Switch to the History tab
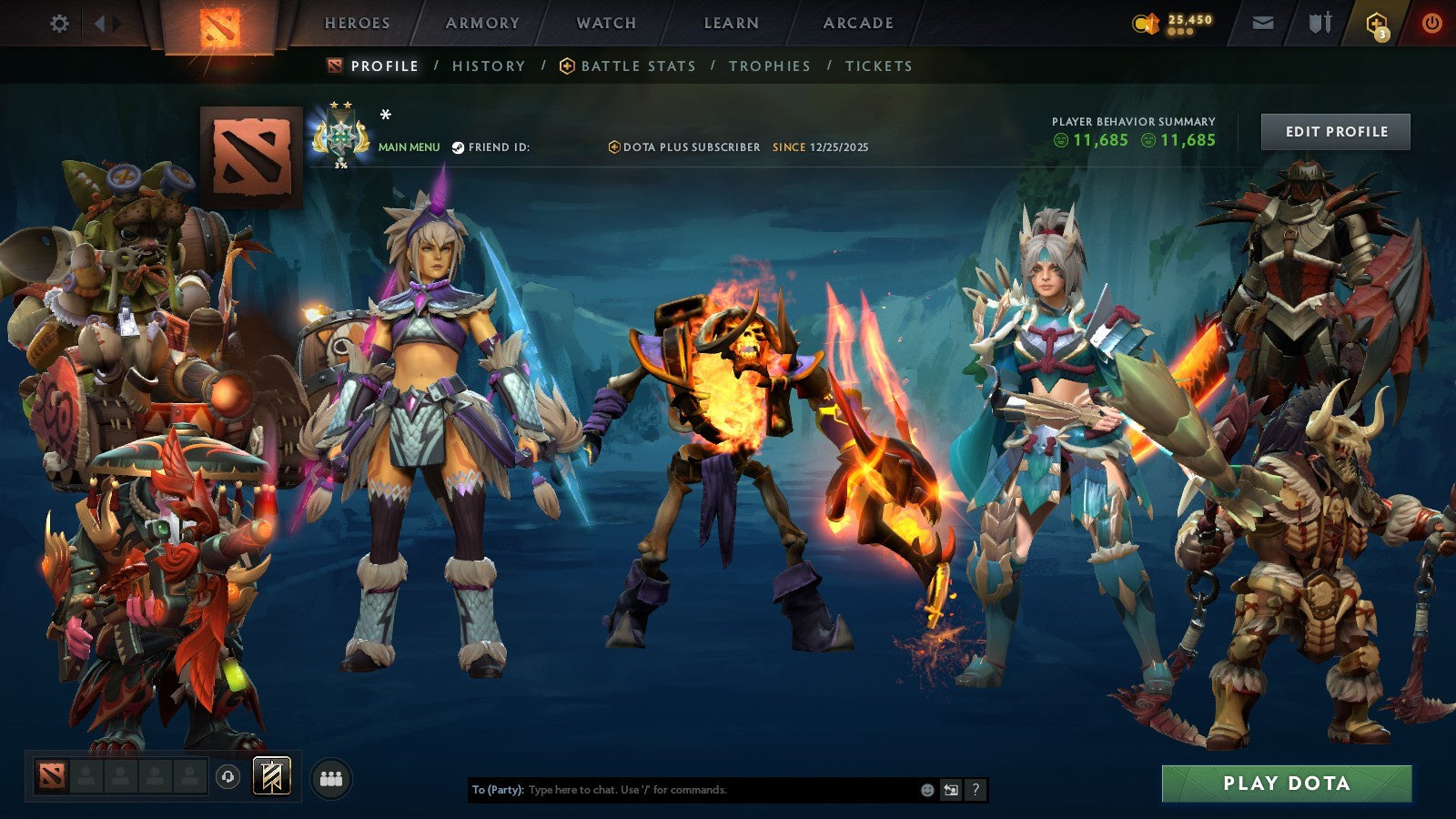The width and height of the screenshot is (1456, 819). click(489, 66)
